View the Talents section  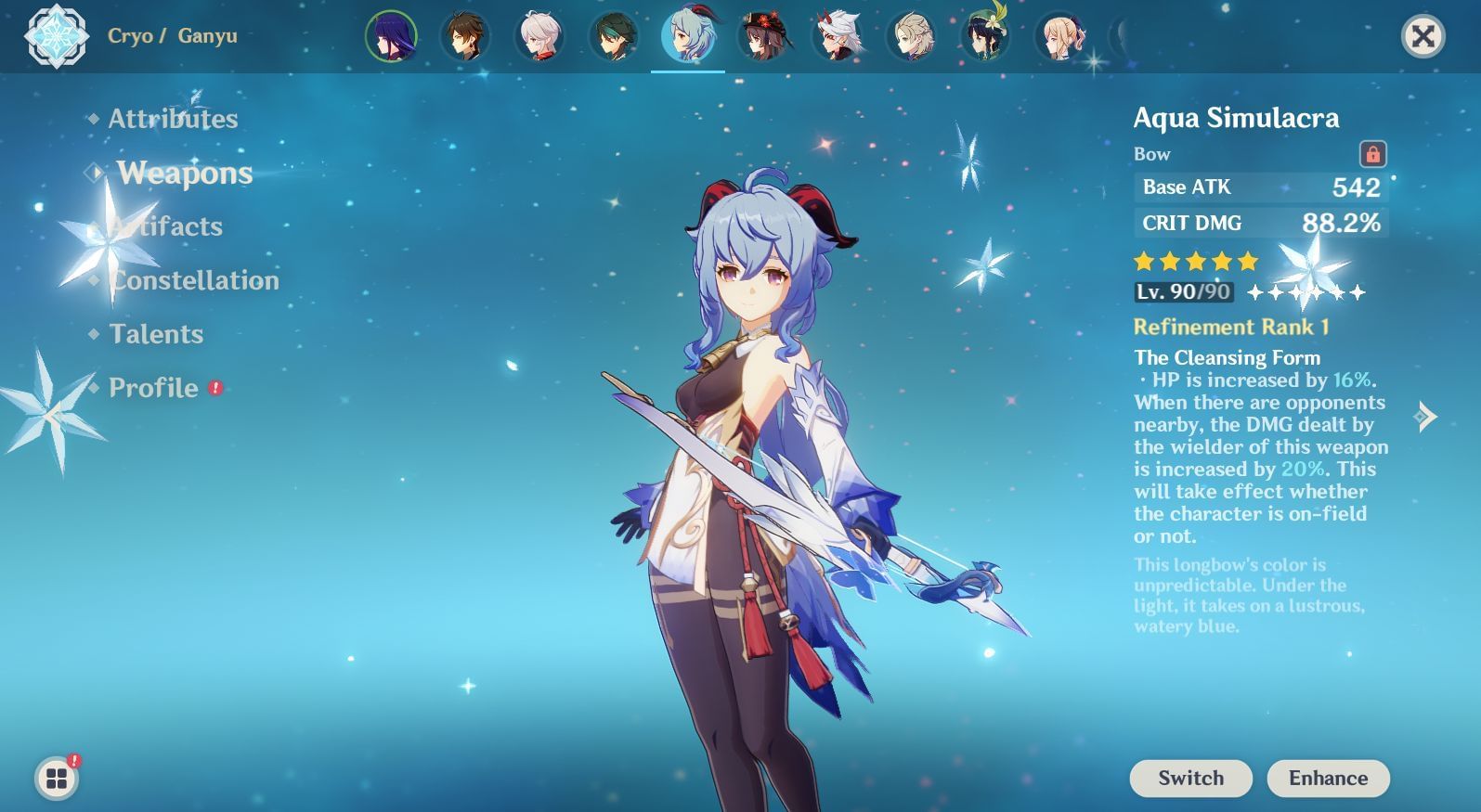pyautogui.click(x=156, y=334)
